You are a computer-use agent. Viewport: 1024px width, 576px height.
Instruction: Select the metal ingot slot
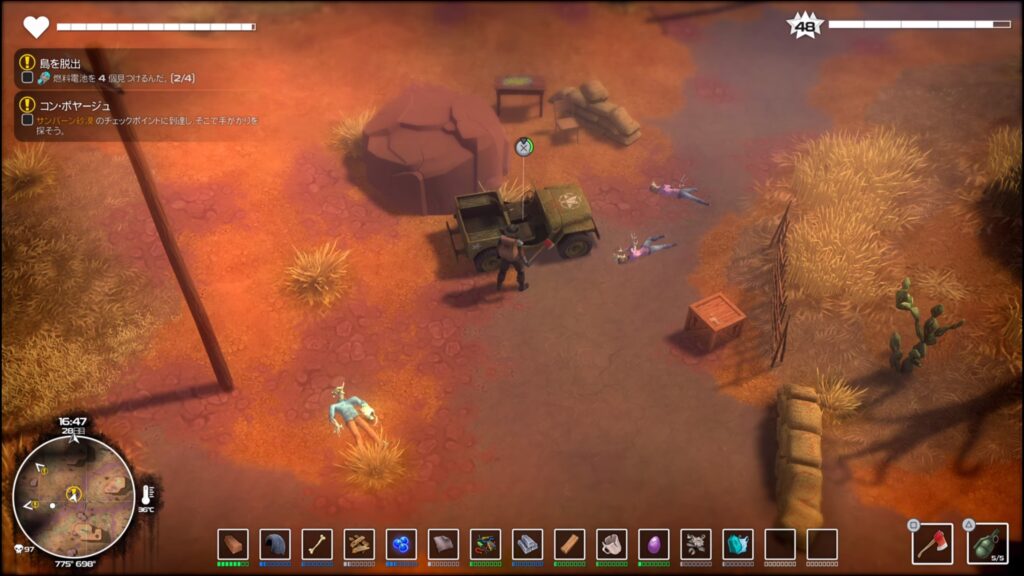pyautogui.click(x=527, y=544)
